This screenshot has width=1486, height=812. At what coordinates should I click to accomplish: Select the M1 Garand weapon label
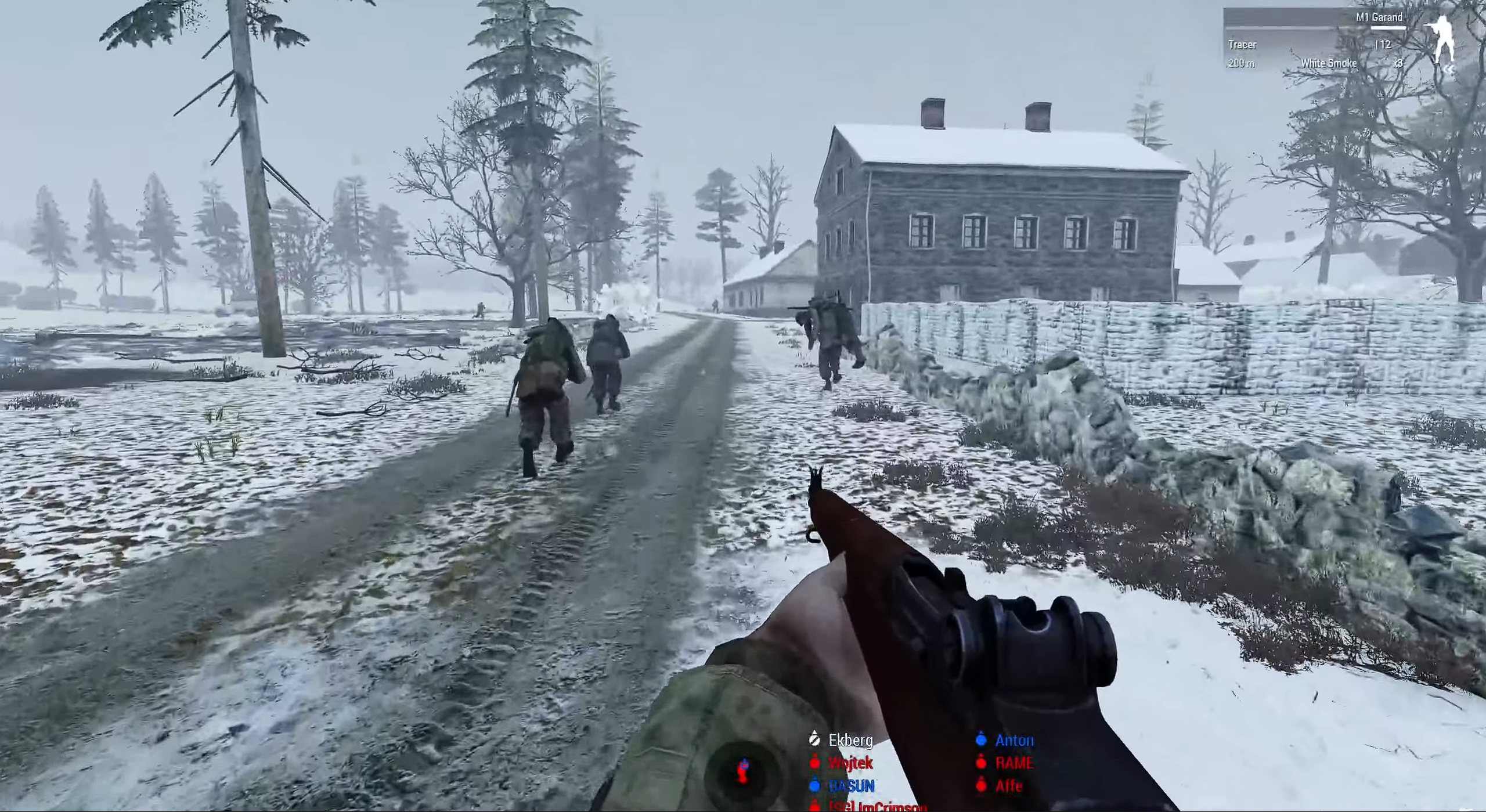(1379, 17)
